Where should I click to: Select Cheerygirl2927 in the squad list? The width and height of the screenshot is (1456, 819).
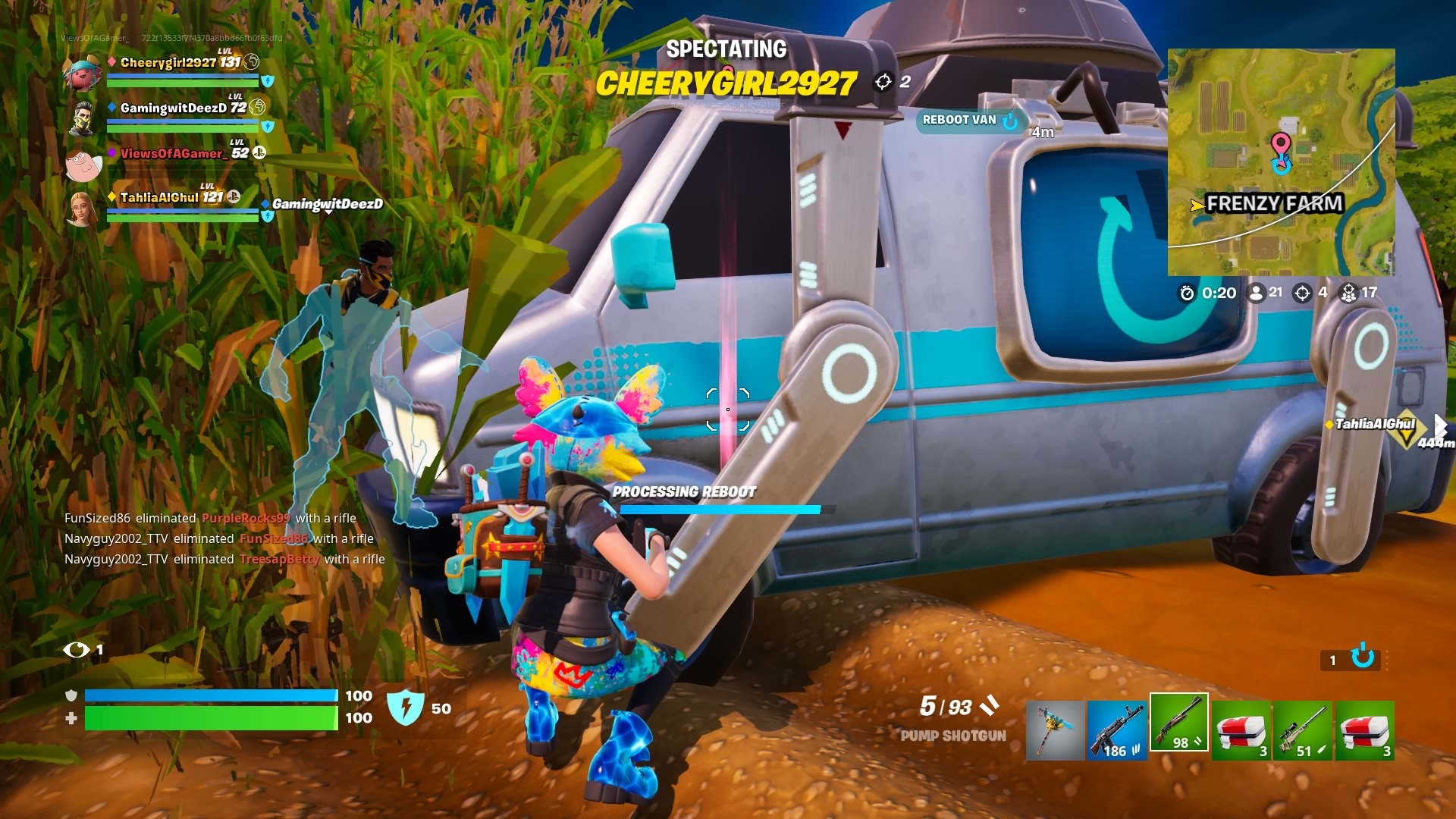coord(180,62)
